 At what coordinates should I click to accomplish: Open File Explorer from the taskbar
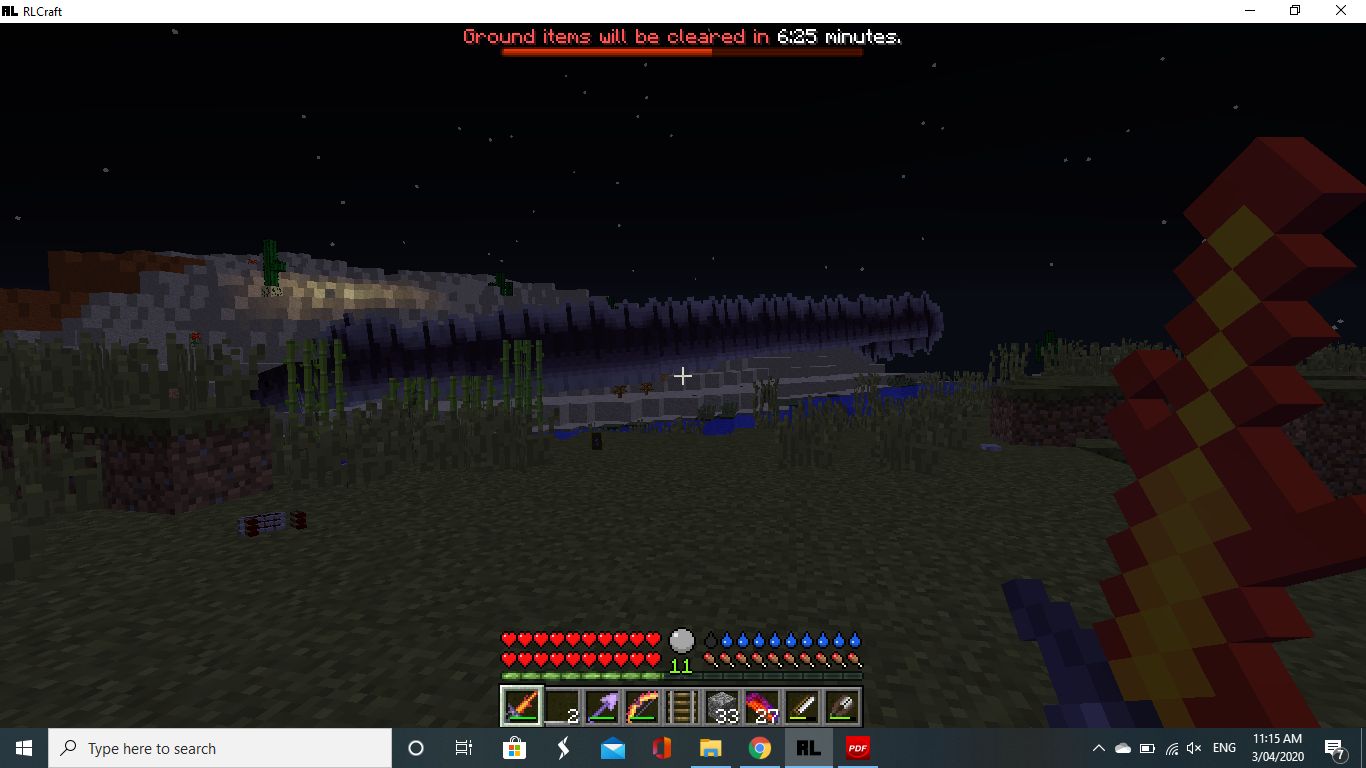click(x=710, y=747)
